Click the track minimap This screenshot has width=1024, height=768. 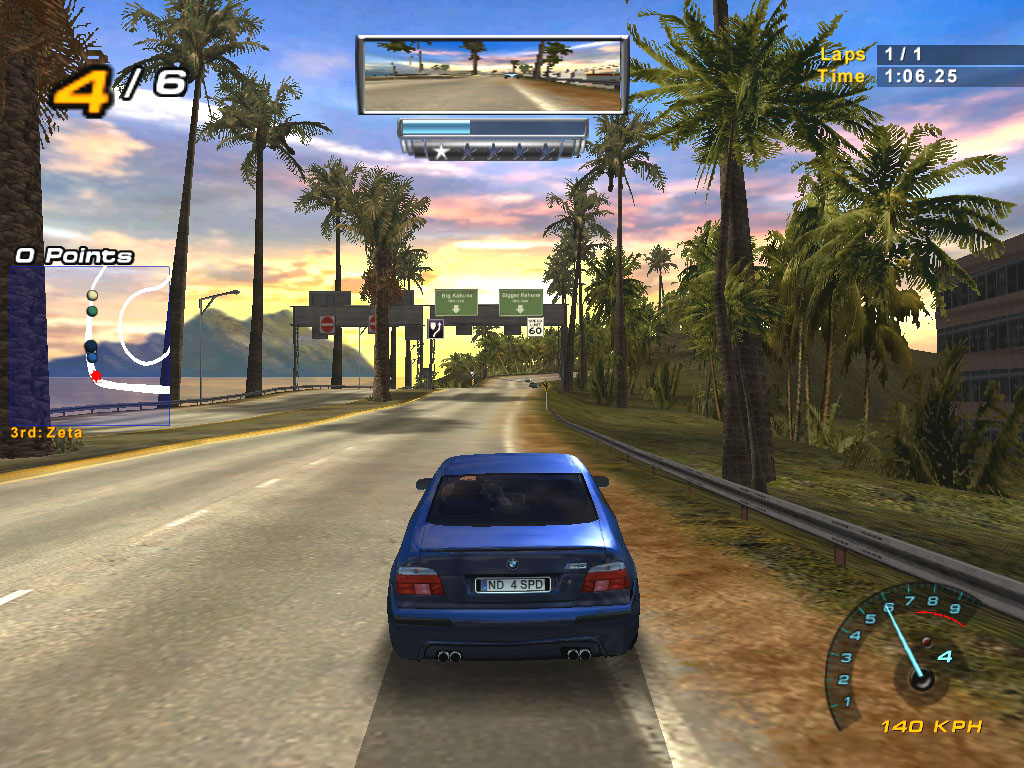pyautogui.click(x=90, y=345)
